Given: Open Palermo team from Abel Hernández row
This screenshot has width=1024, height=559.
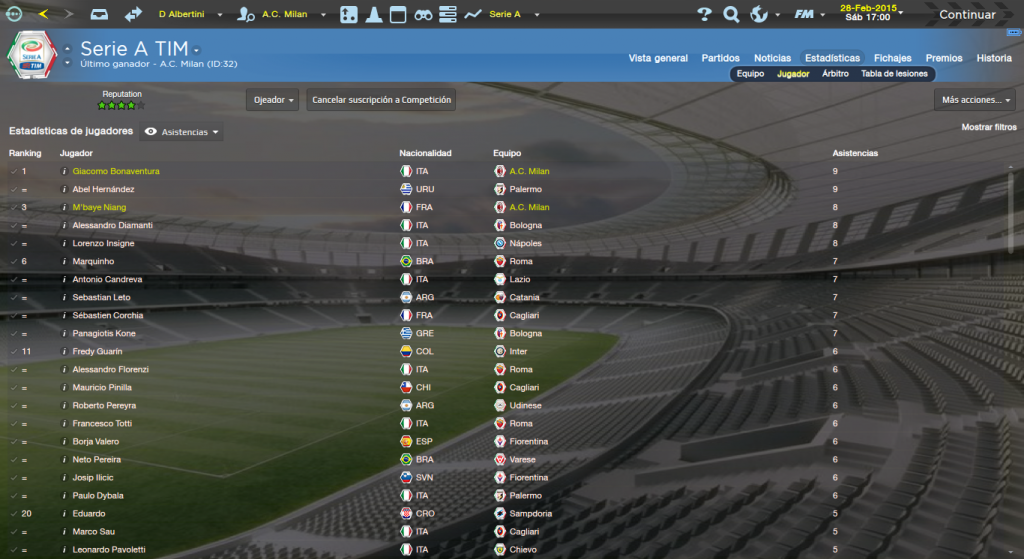Looking at the screenshot, I should tap(525, 189).
